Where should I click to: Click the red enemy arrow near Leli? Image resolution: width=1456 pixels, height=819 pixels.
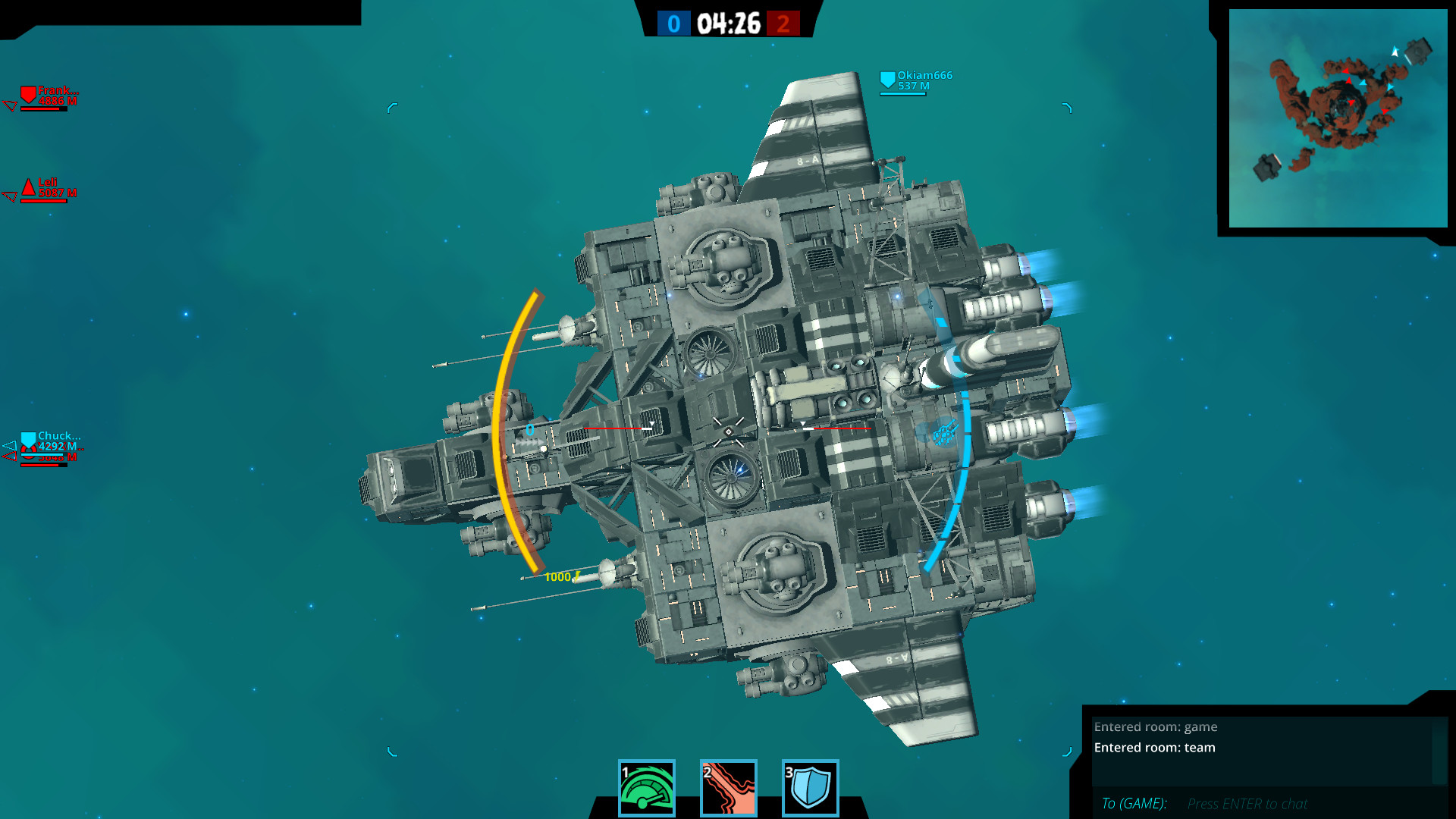point(10,196)
